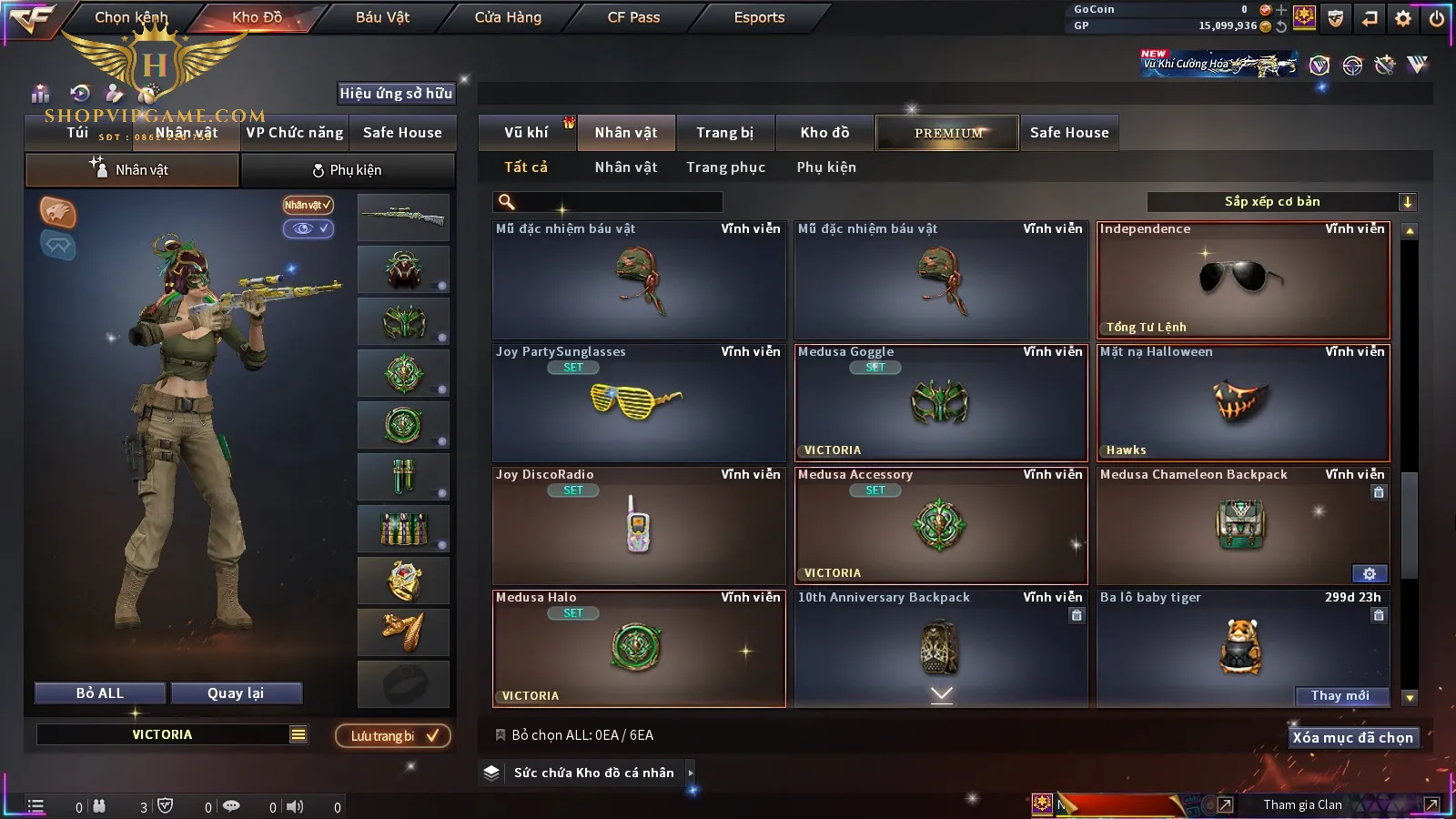Filter by Trang phục category
This screenshot has height=819, width=1456.
tap(725, 167)
